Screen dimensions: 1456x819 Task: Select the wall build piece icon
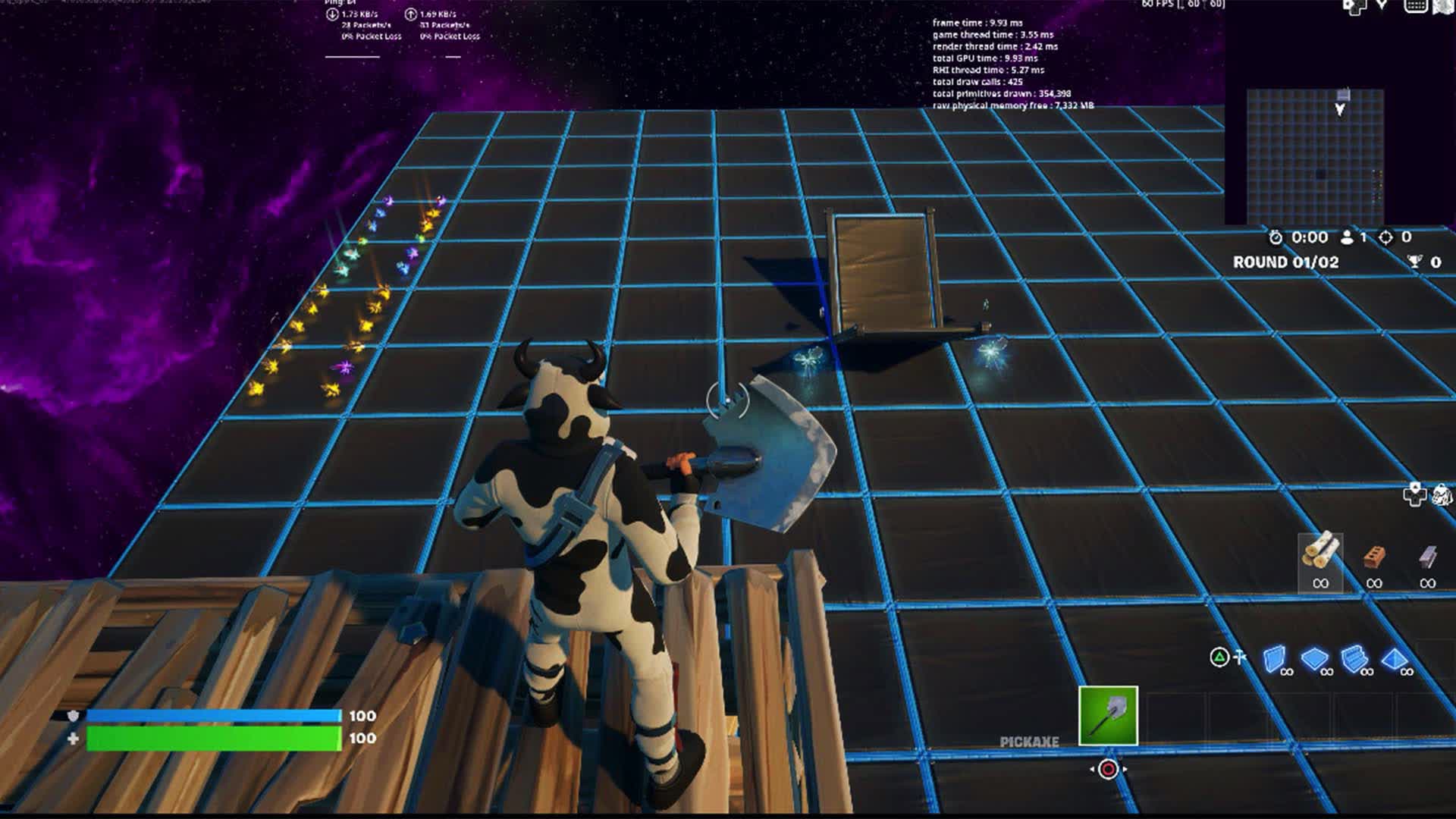tap(1274, 658)
